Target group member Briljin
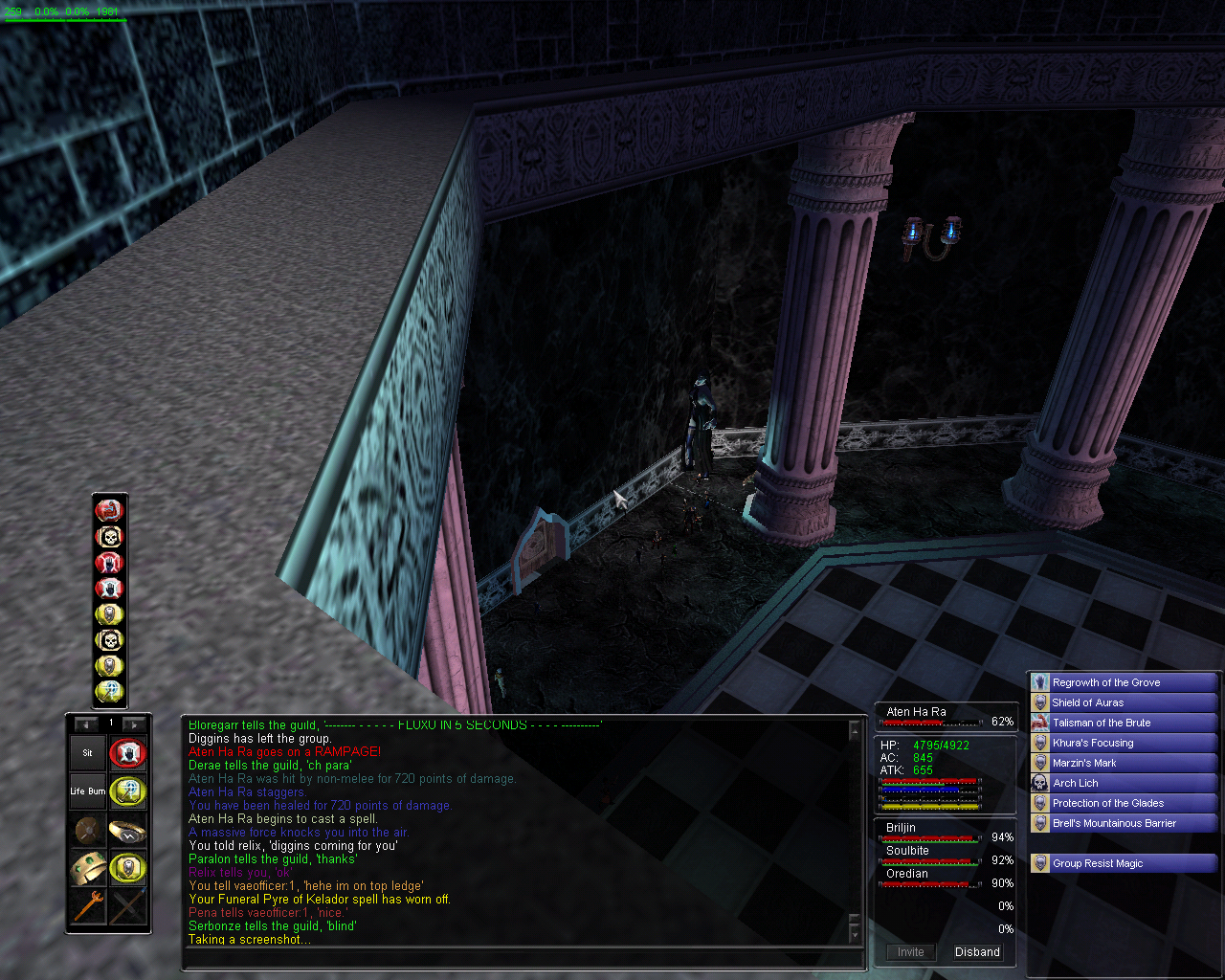 click(902, 828)
